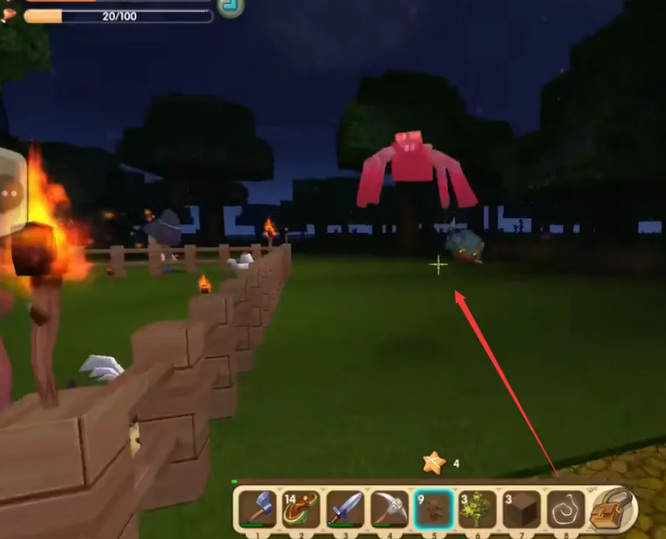This screenshot has width=666, height=539.
Task: Select the brown dirt block slot
Action: 522,508
